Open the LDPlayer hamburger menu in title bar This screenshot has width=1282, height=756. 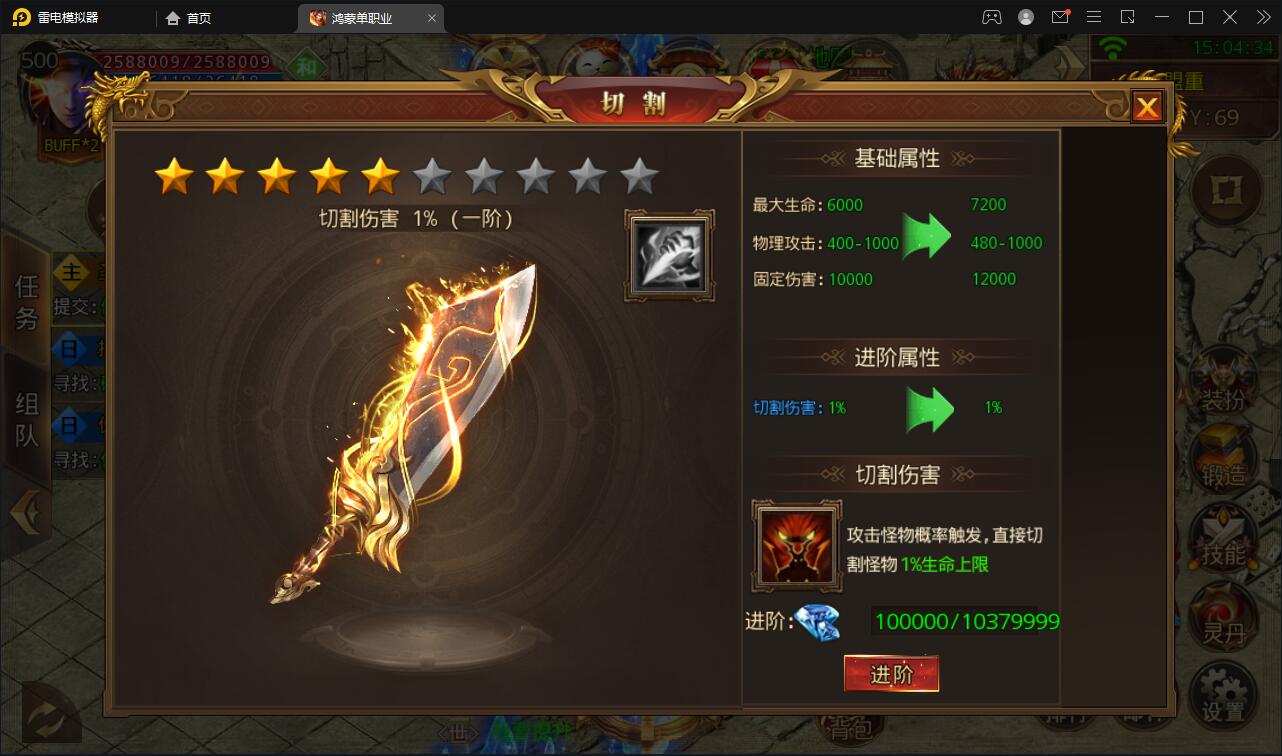coord(1094,17)
